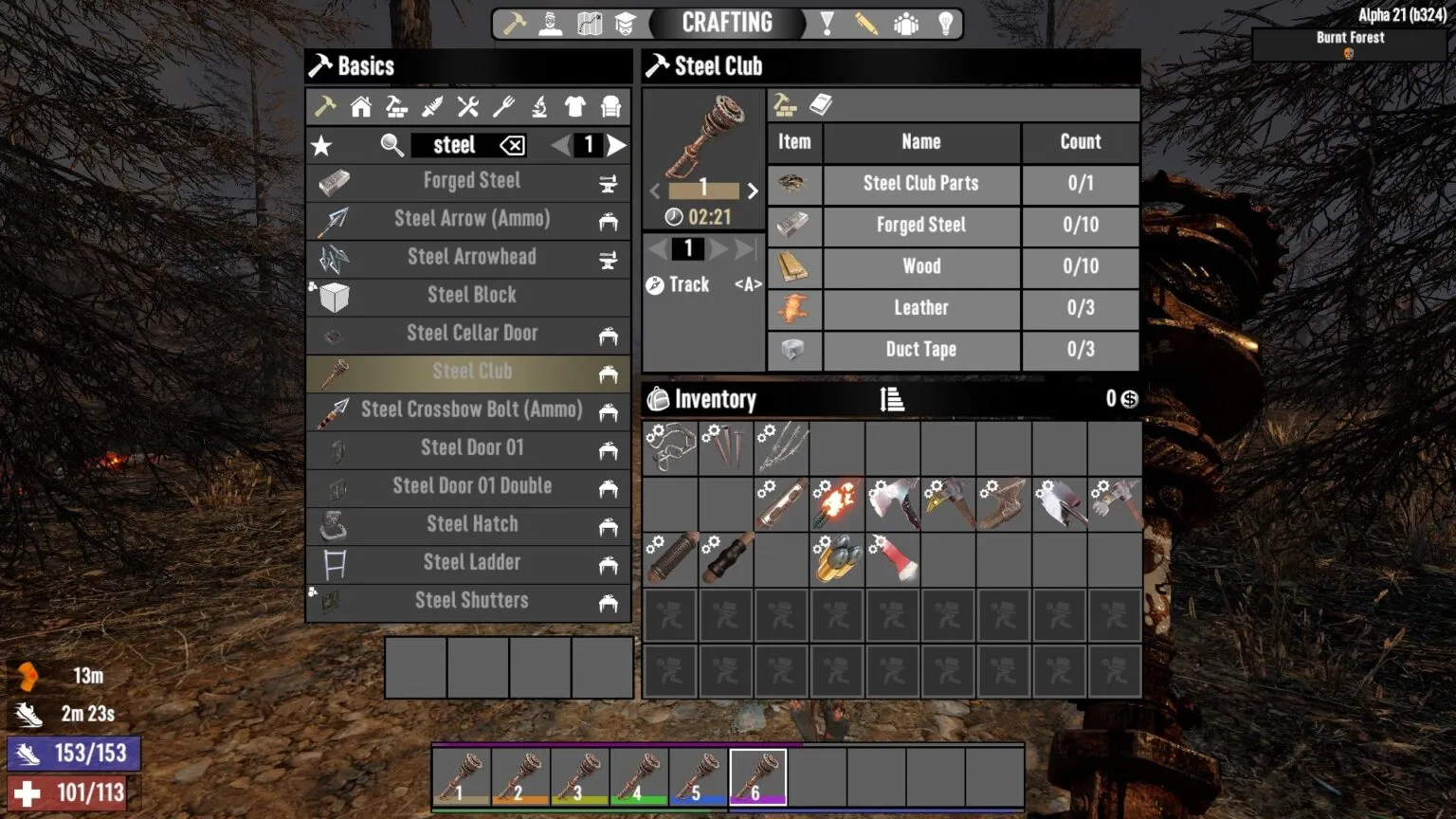
Task: Go to next recipe page arrow
Action: click(617, 145)
